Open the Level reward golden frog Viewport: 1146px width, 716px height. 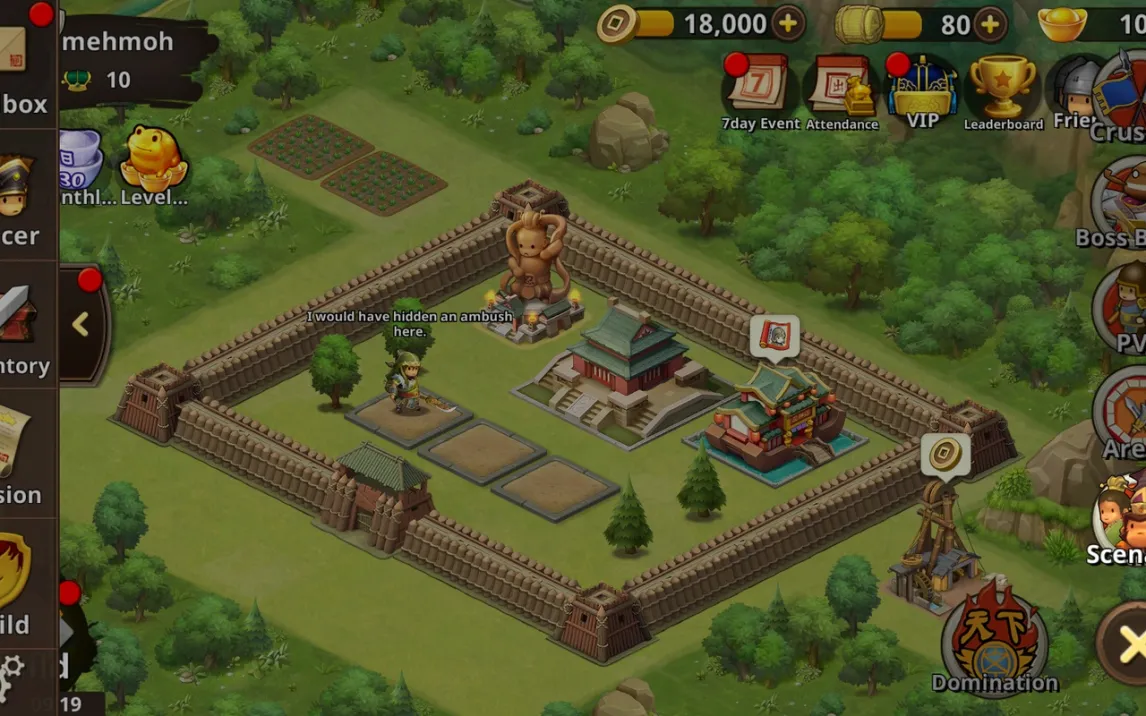[x=153, y=162]
